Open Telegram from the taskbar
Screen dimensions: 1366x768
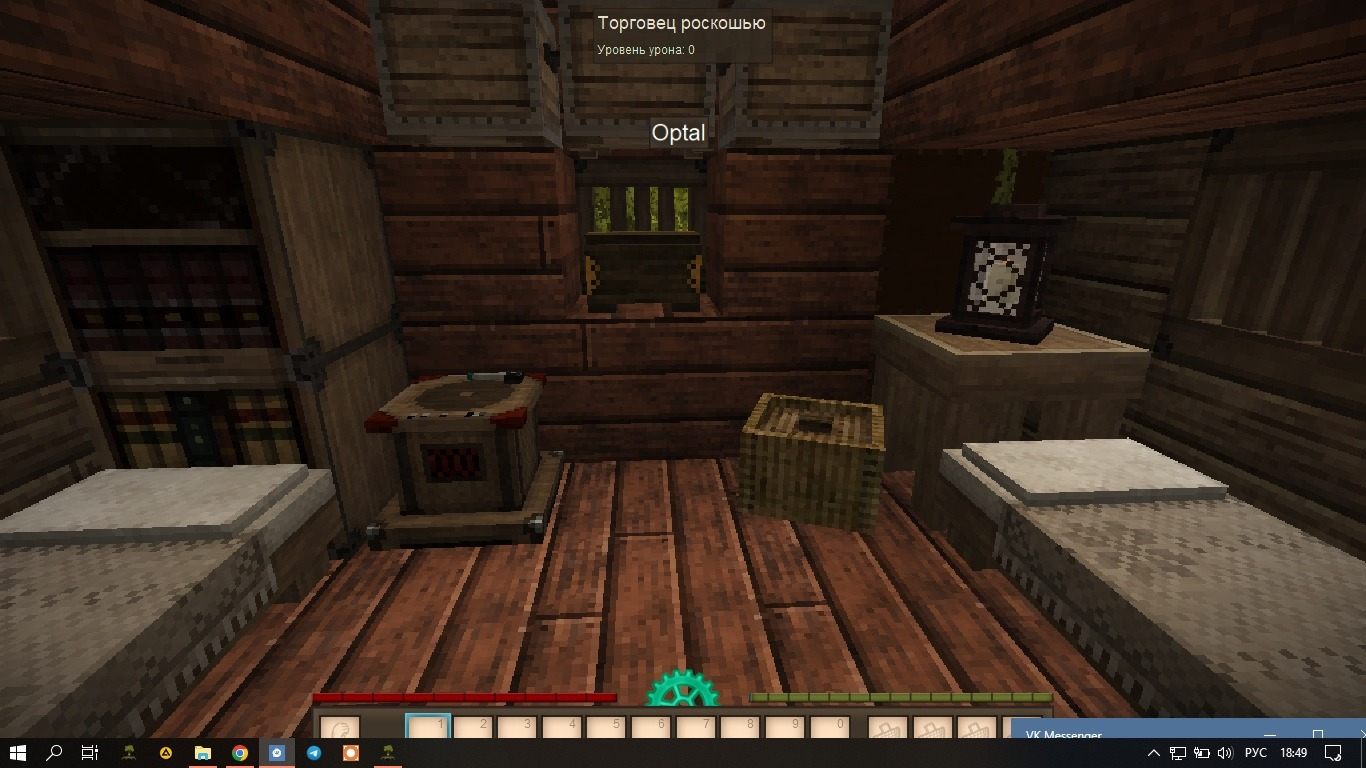(314, 753)
